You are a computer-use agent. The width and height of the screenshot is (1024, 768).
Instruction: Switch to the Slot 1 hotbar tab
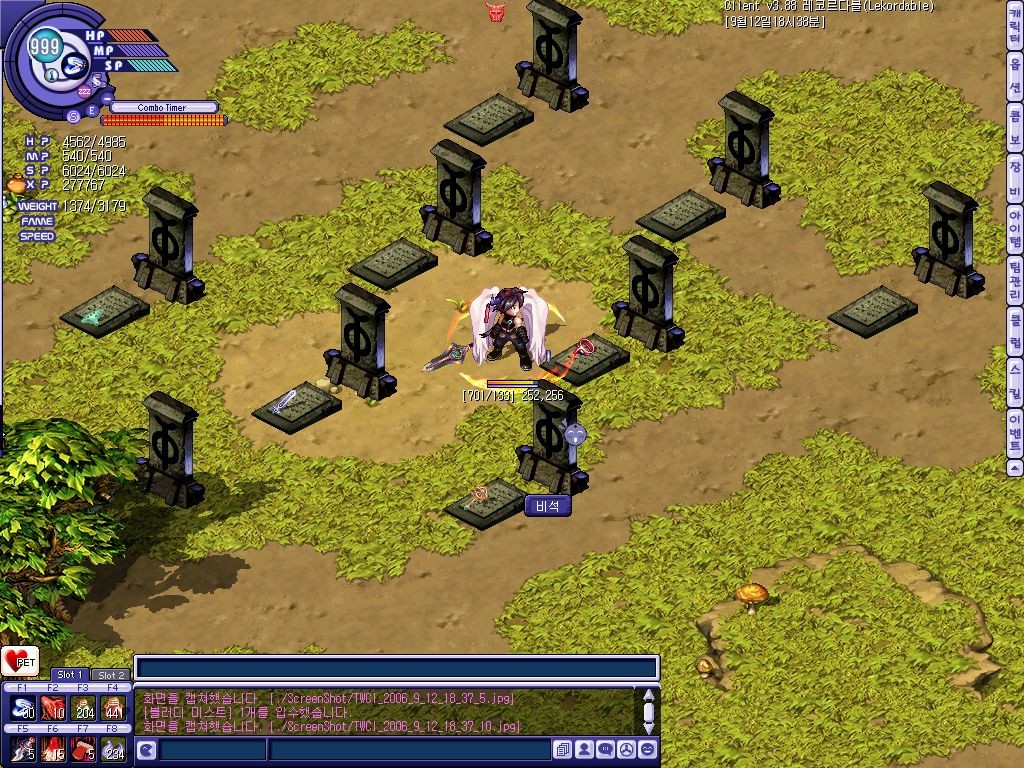pyautogui.click(x=70, y=675)
